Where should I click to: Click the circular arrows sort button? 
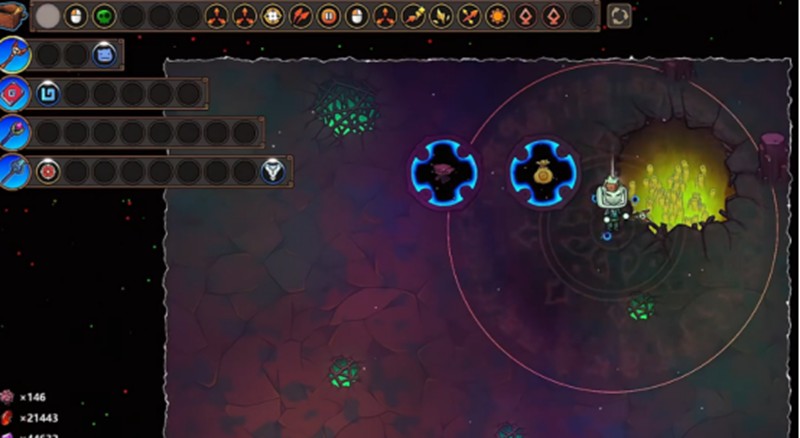point(619,16)
